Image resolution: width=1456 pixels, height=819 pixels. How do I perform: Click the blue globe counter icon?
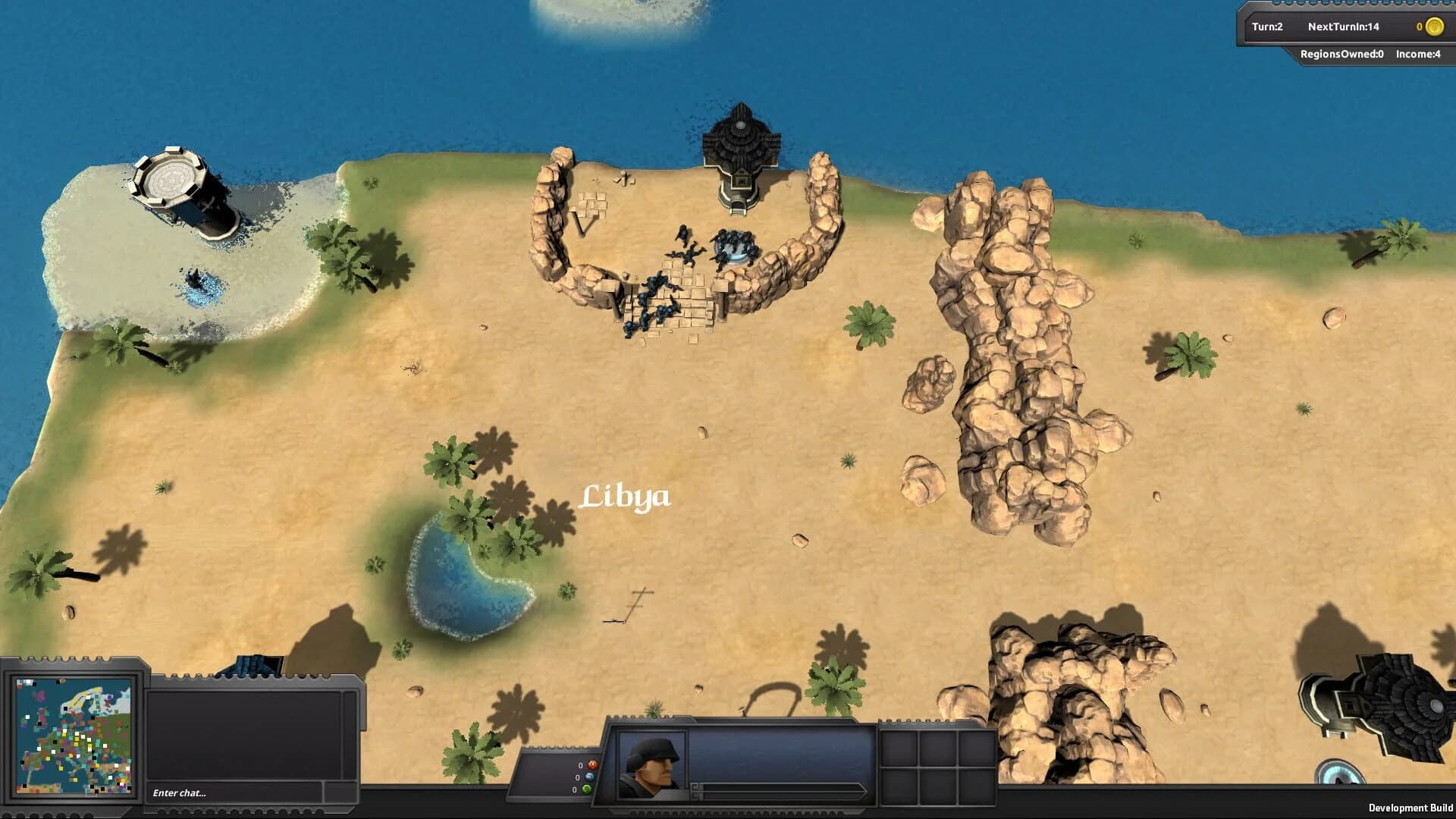click(x=588, y=777)
